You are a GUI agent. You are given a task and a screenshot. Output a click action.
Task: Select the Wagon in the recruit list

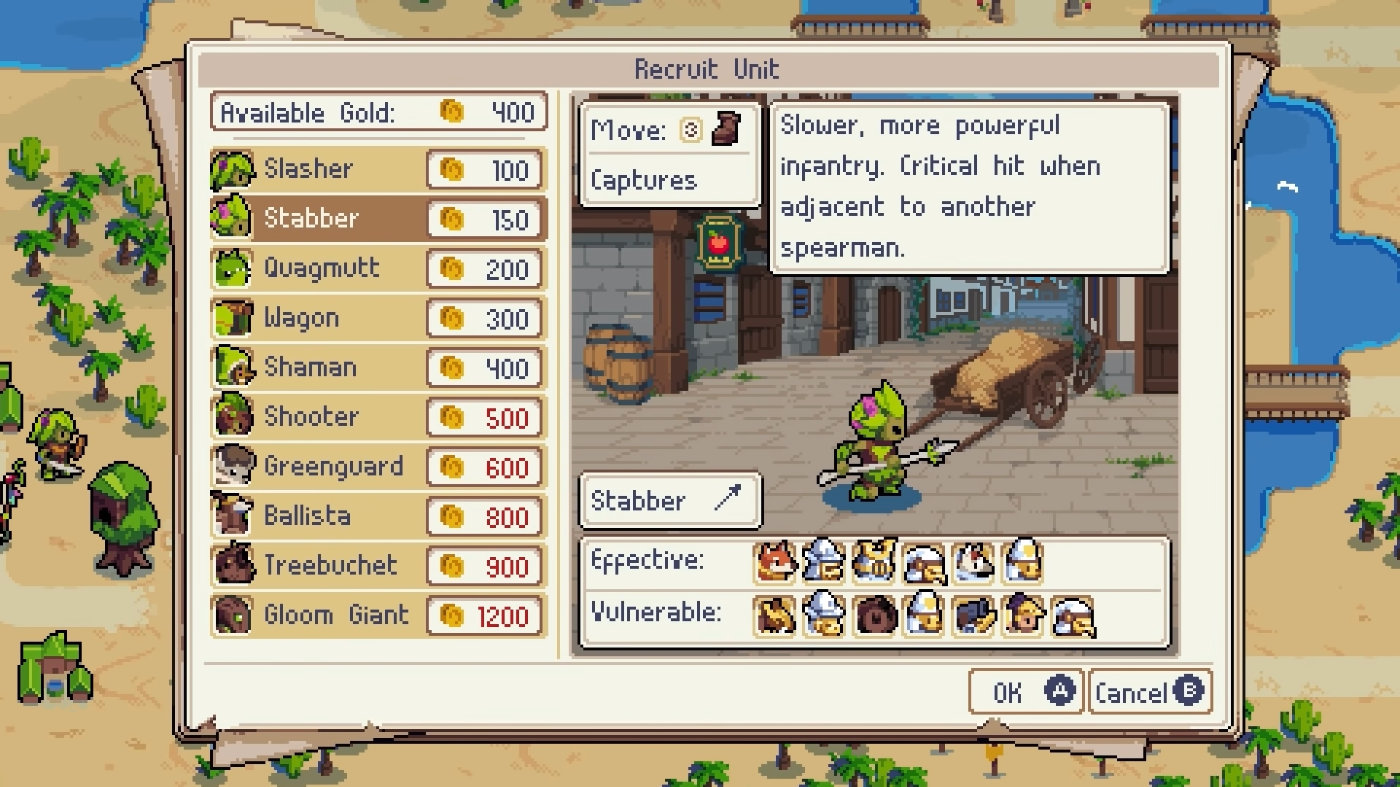[x=378, y=318]
